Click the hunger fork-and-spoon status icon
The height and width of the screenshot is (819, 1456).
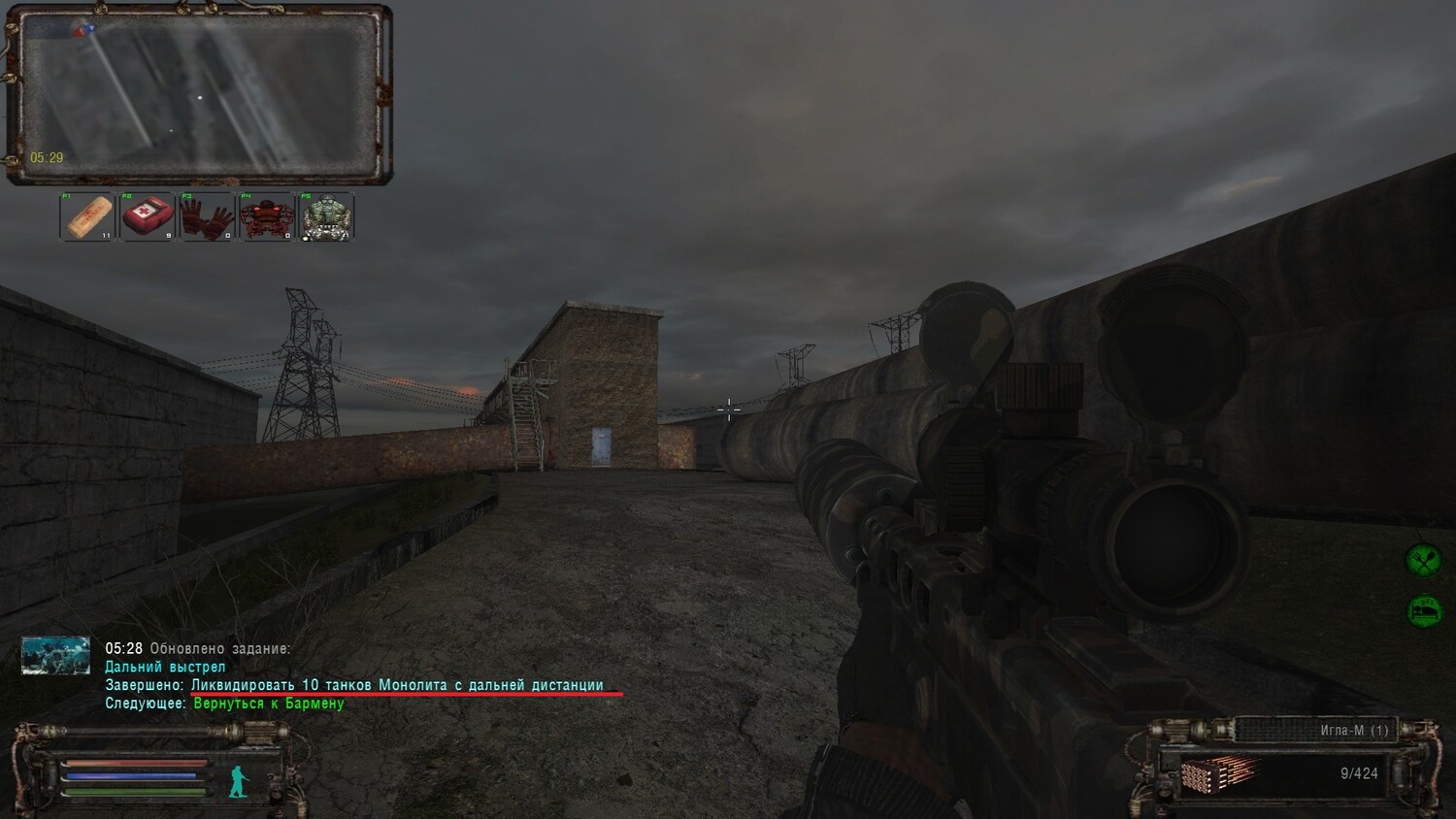coord(1424,560)
